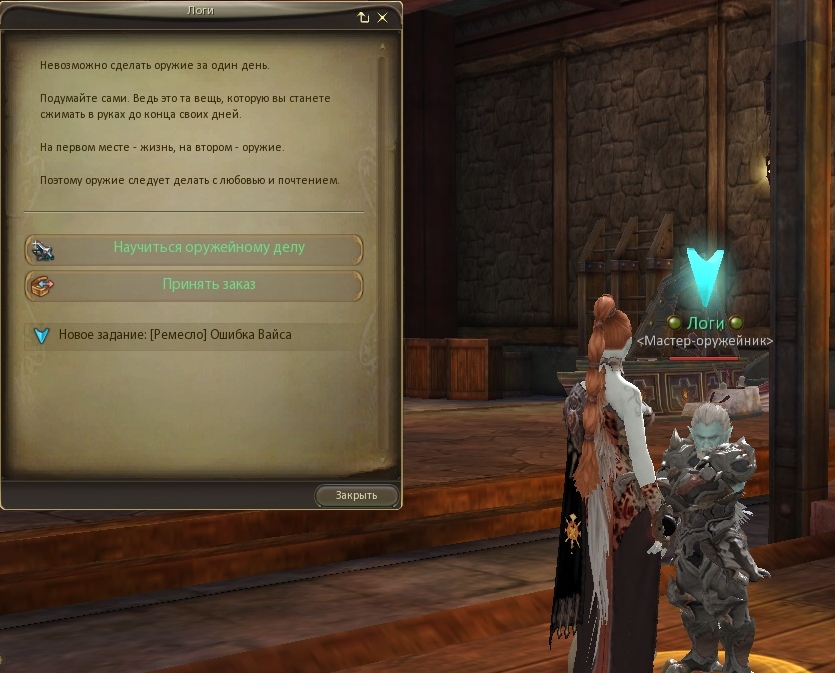Click the "Закрыть" button
The image size is (835, 673).
pos(357,495)
